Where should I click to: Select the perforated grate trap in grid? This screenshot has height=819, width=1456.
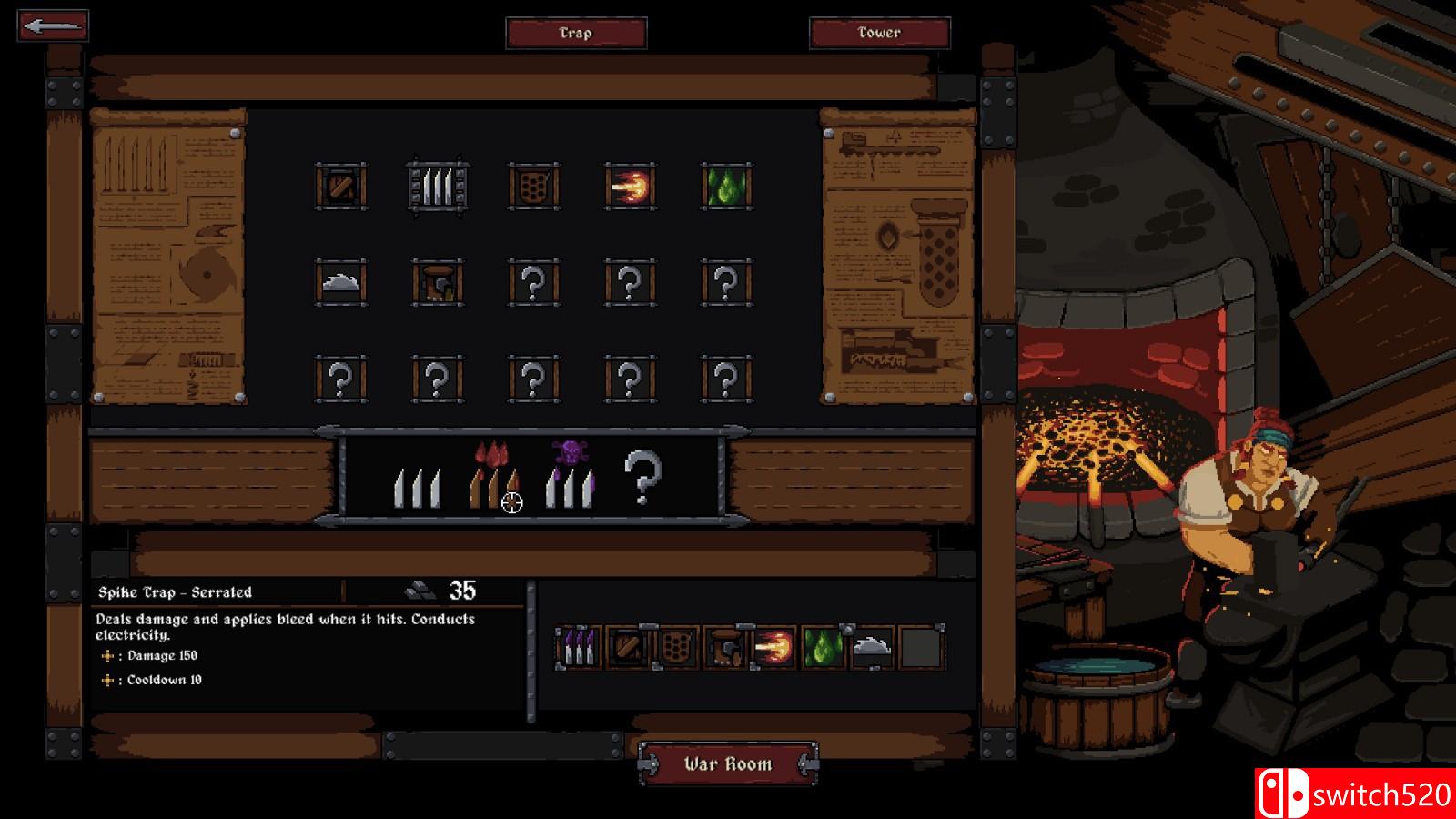pyautogui.click(x=534, y=187)
